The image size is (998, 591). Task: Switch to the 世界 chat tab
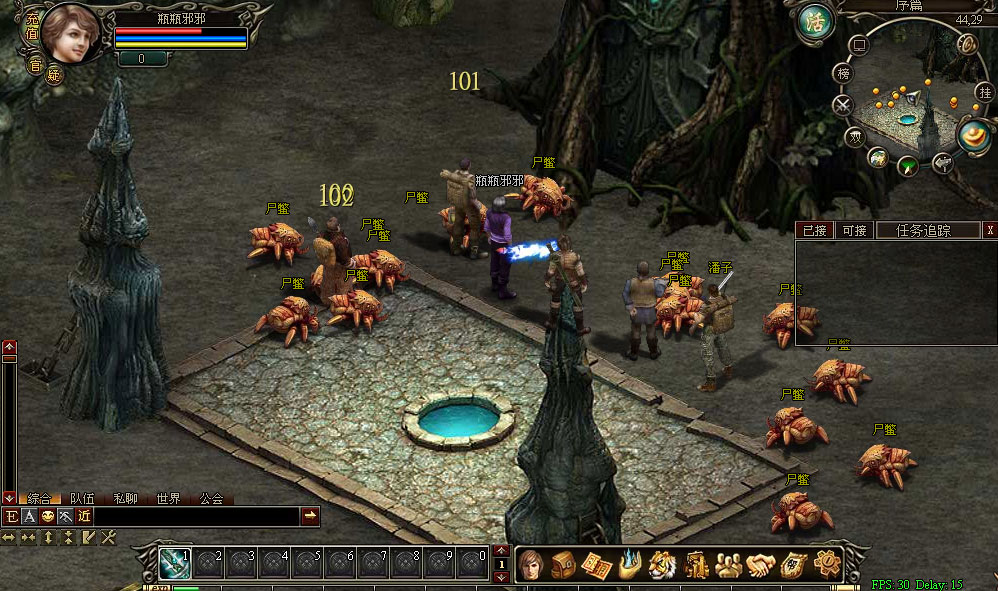tap(168, 498)
